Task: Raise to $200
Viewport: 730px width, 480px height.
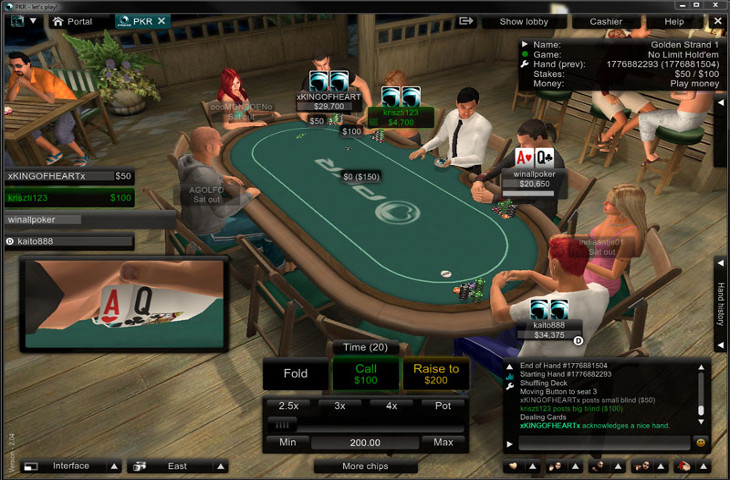Action: pyautogui.click(x=436, y=374)
